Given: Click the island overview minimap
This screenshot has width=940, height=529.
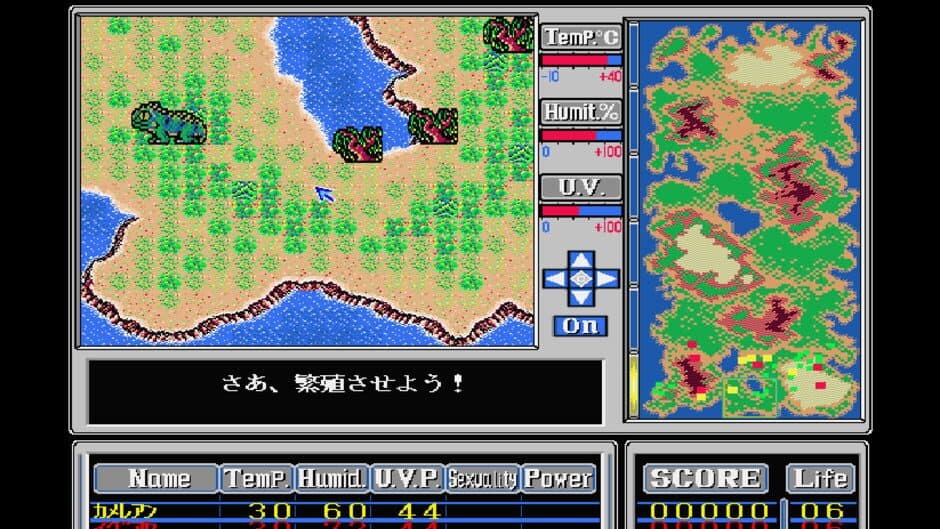Looking at the screenshot, I should click(x=744, y=220).
